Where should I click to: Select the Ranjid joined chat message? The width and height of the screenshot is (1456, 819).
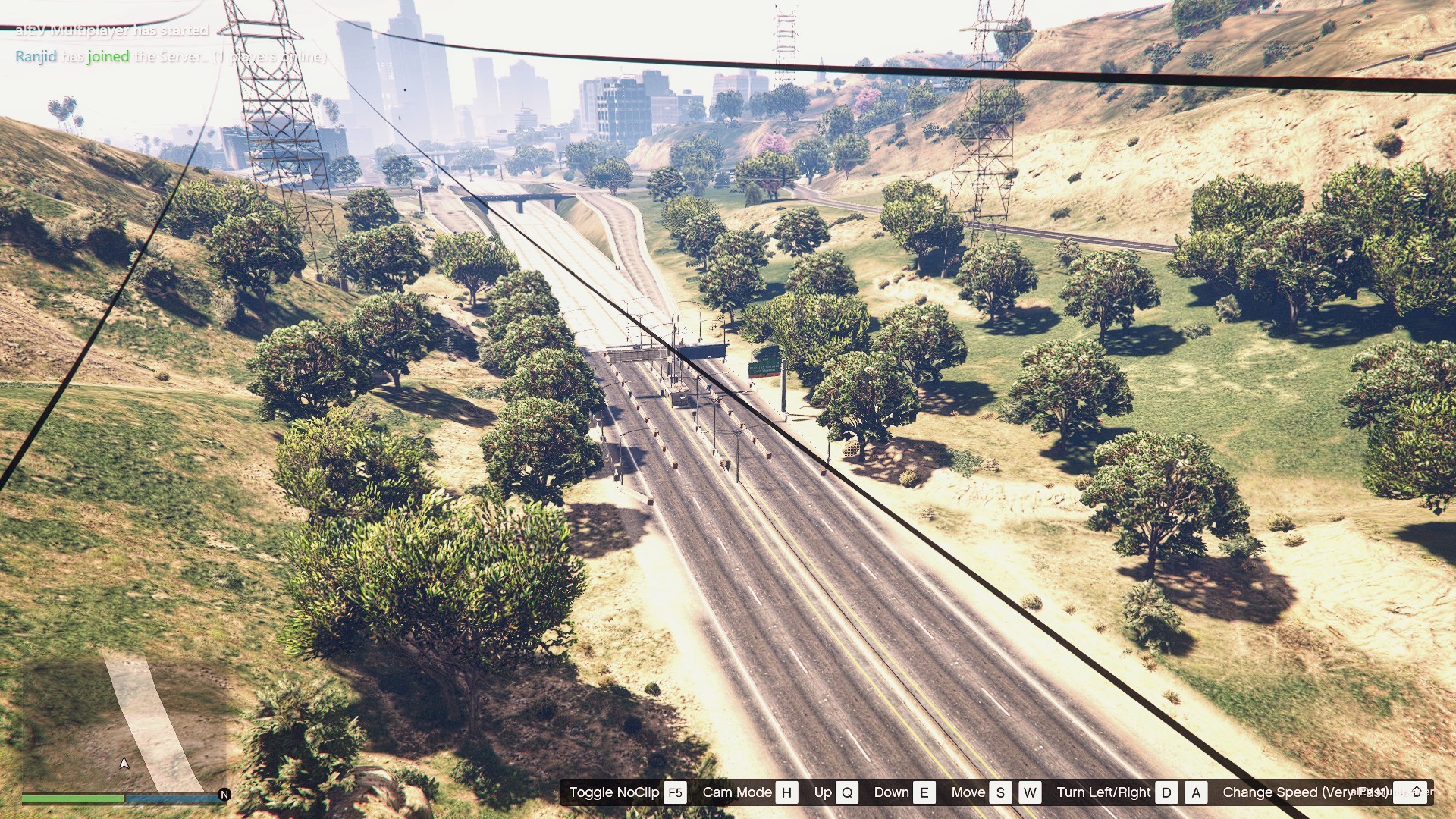coord(171,57)
